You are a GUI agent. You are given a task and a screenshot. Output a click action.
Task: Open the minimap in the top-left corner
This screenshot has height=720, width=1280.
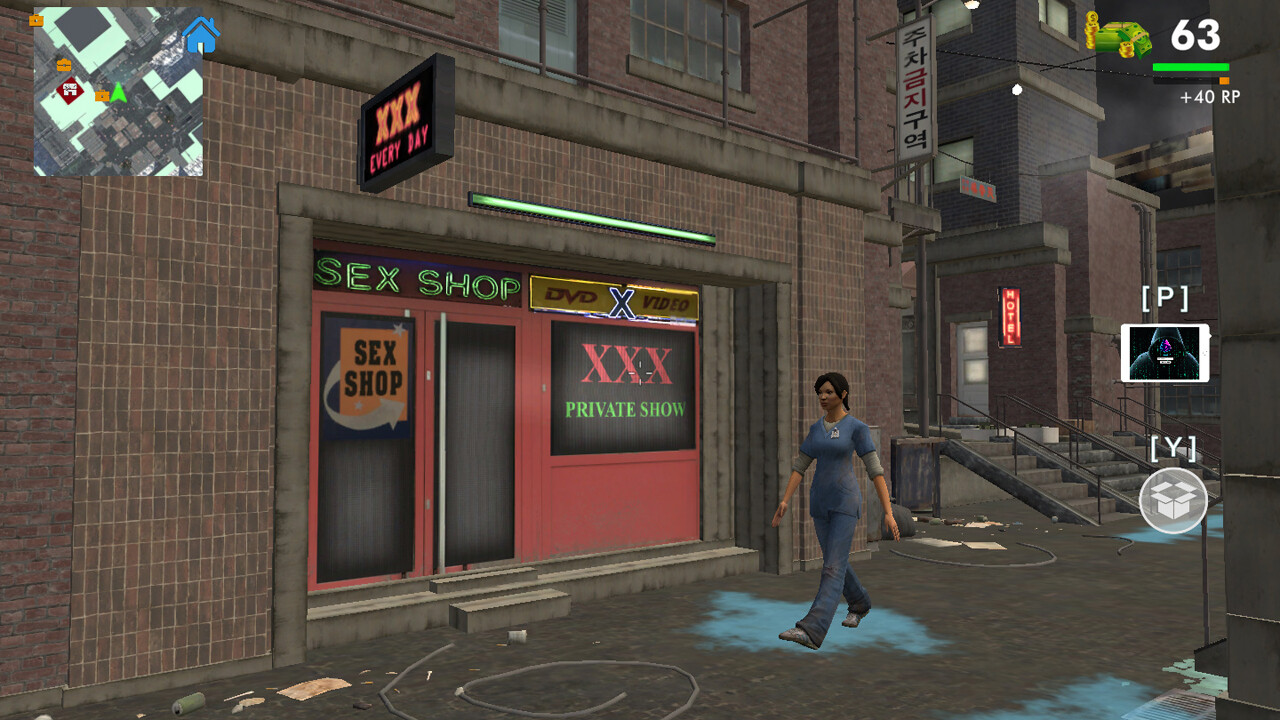pos(120,90)
